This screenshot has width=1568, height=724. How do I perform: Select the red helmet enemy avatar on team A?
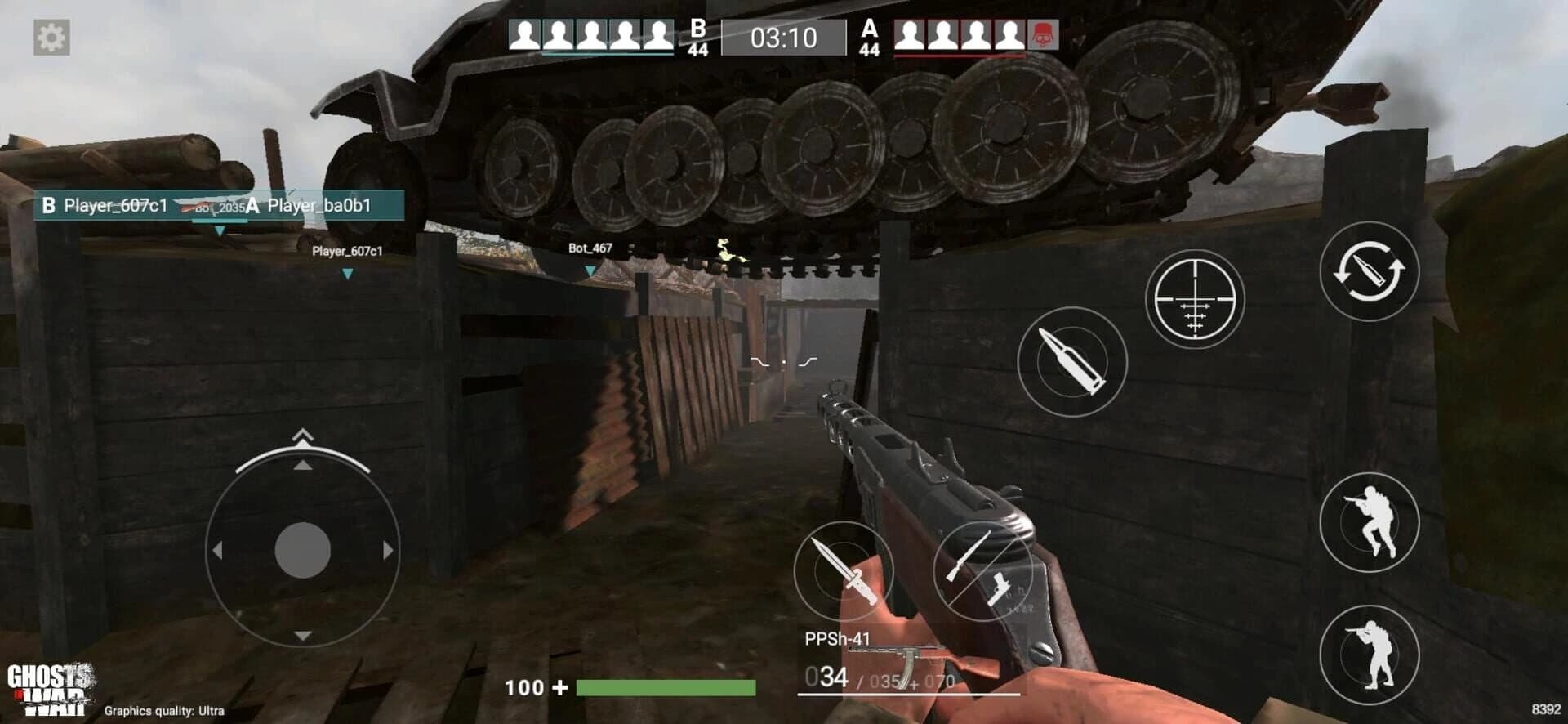[x=1043, y=34]
